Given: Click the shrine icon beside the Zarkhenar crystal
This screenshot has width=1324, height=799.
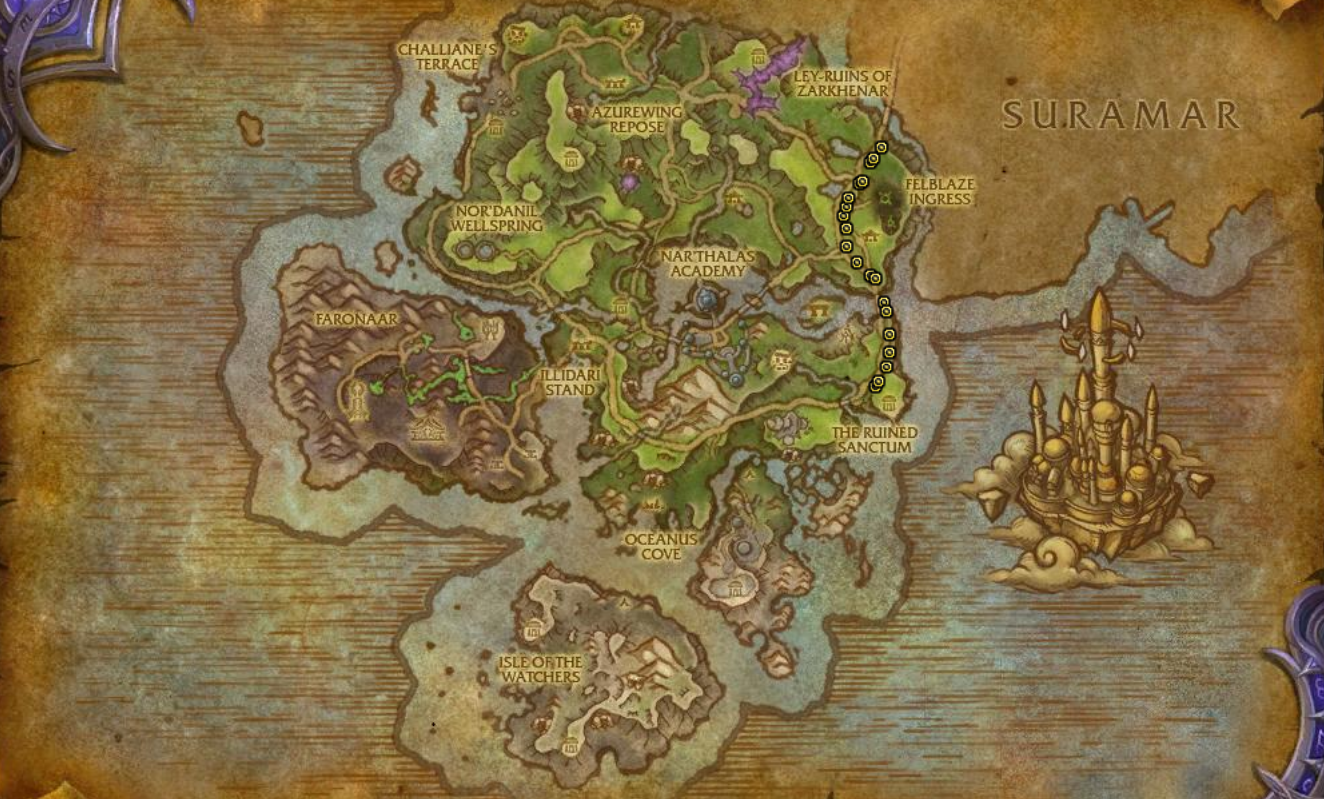Looking at the screenshot, I should 758,56.
